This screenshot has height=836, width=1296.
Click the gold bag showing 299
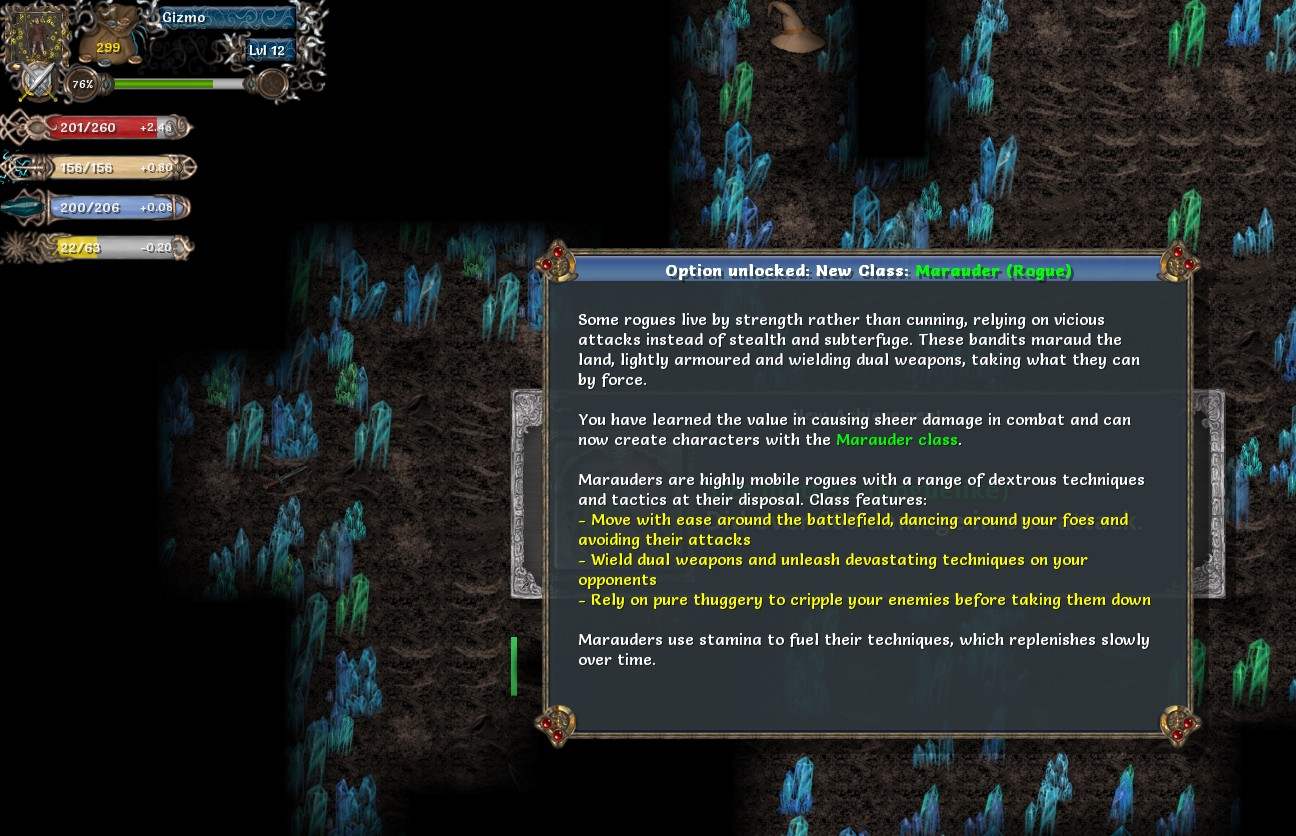108,38
